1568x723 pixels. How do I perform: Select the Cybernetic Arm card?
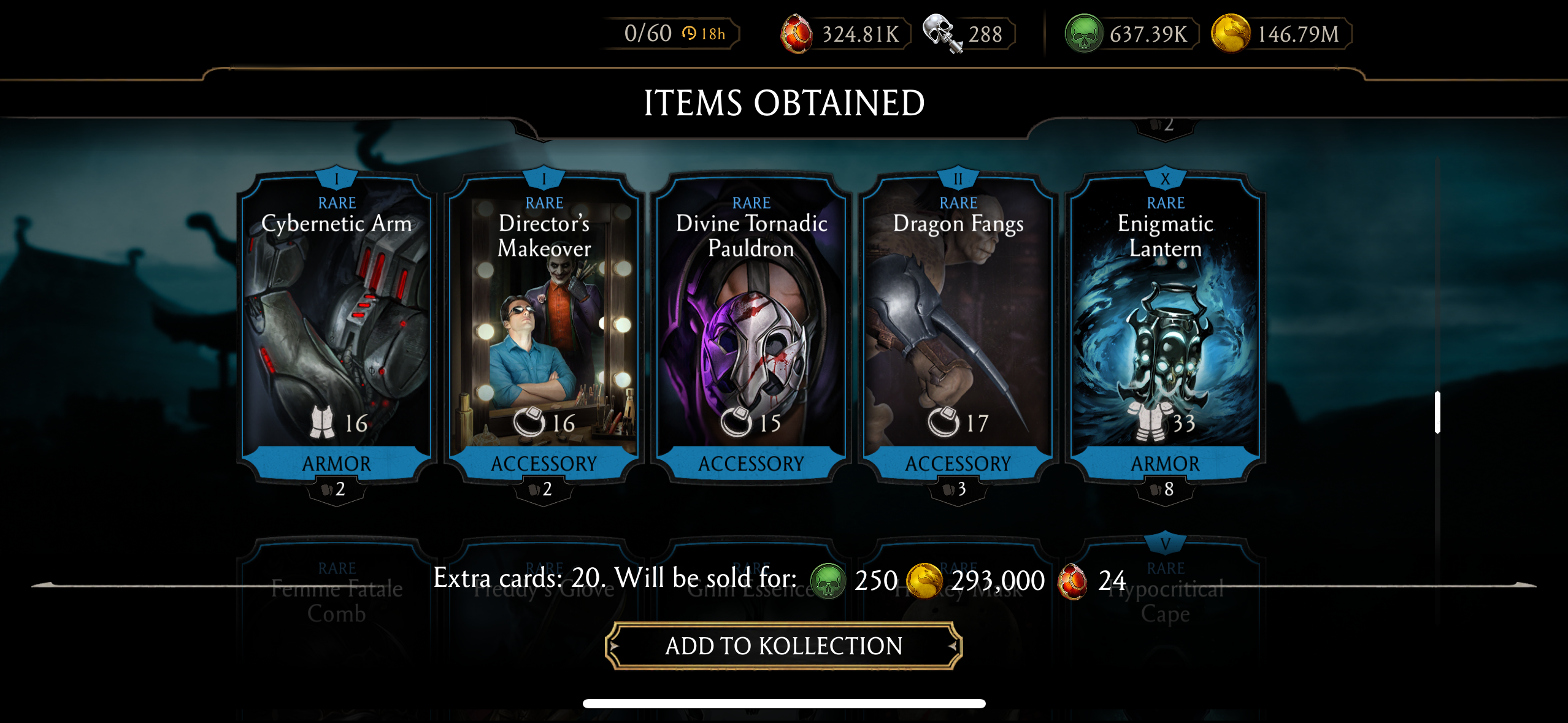tap(337, 325)
